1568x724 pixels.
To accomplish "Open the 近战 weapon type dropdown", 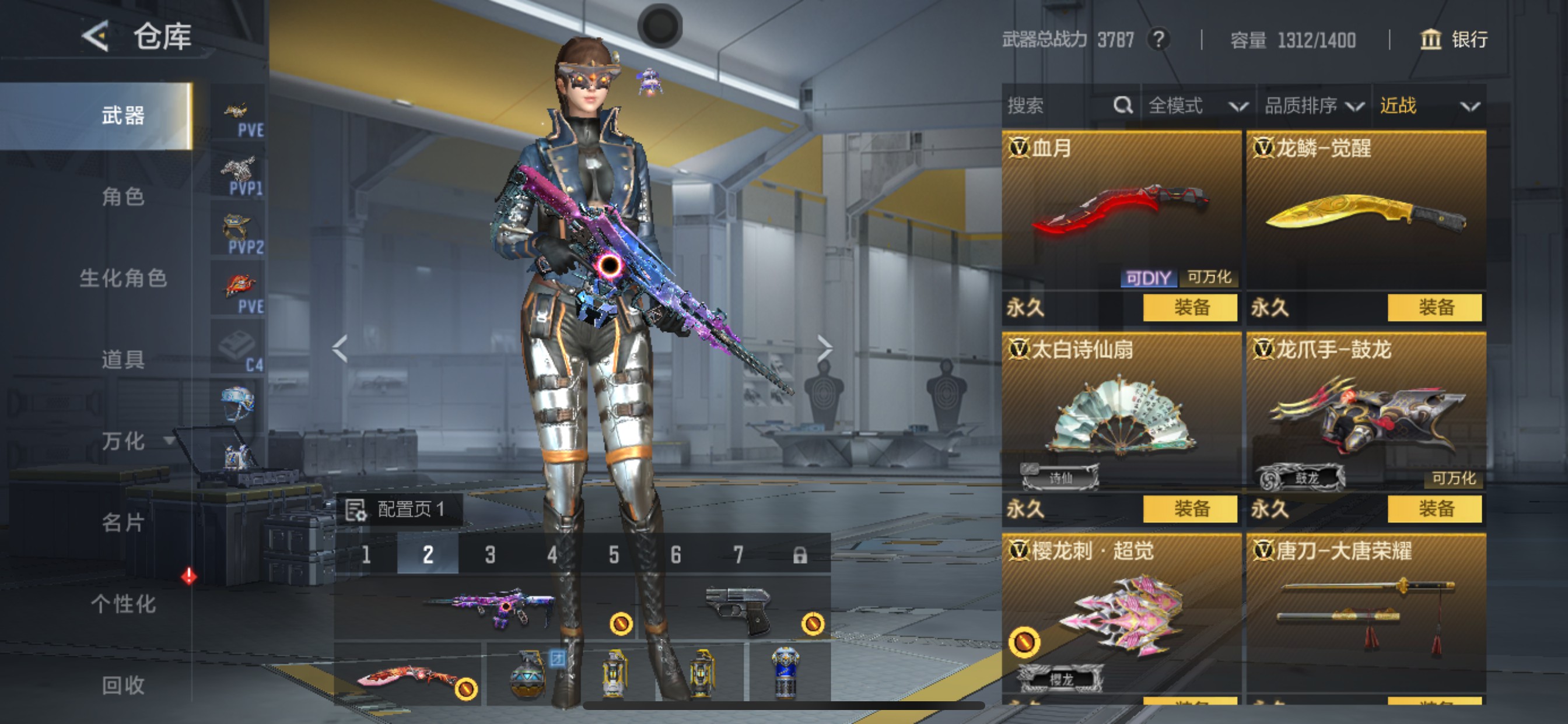I will 1428,106.
